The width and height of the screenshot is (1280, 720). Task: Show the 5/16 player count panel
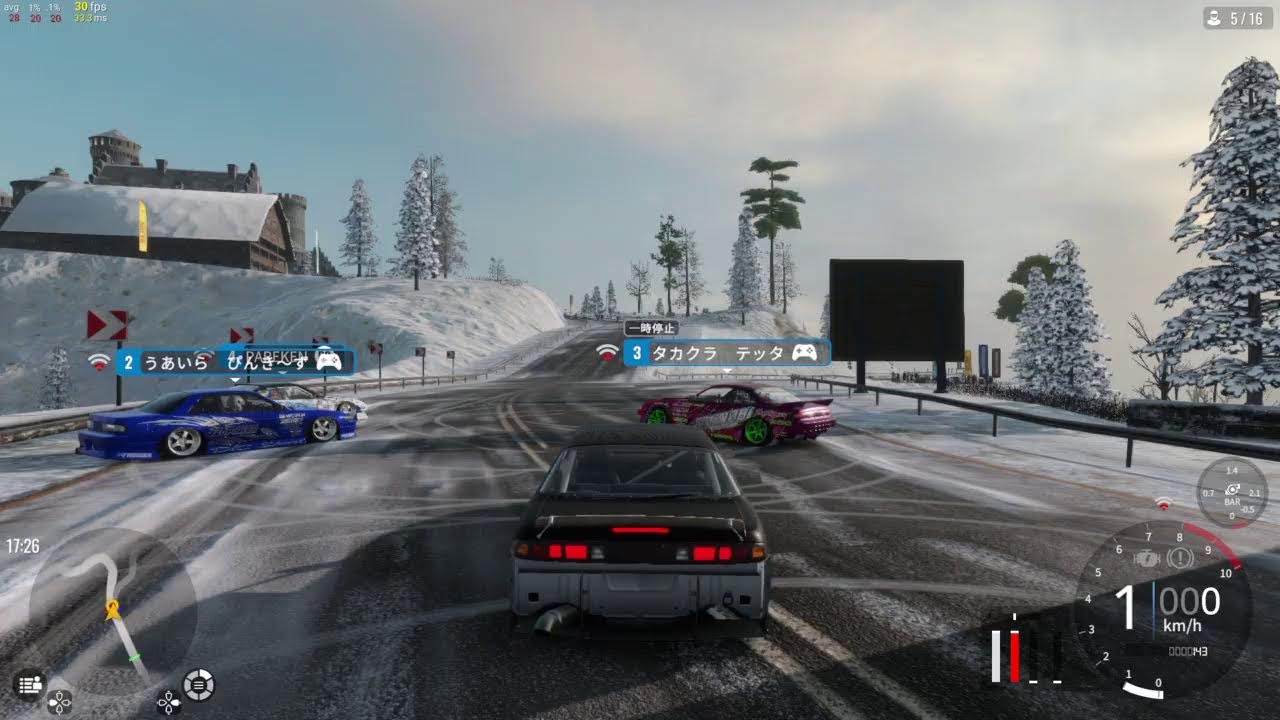click(x=1237, y=18)
